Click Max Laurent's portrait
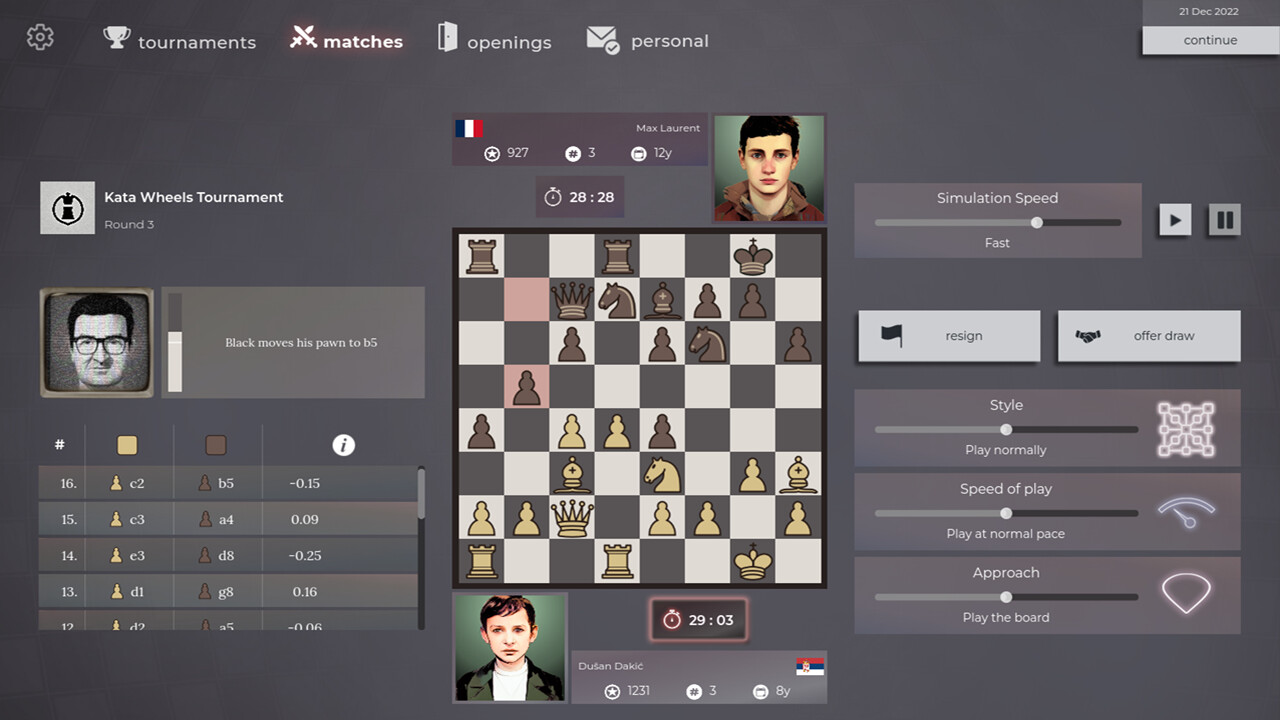 (x=769, y=166)
